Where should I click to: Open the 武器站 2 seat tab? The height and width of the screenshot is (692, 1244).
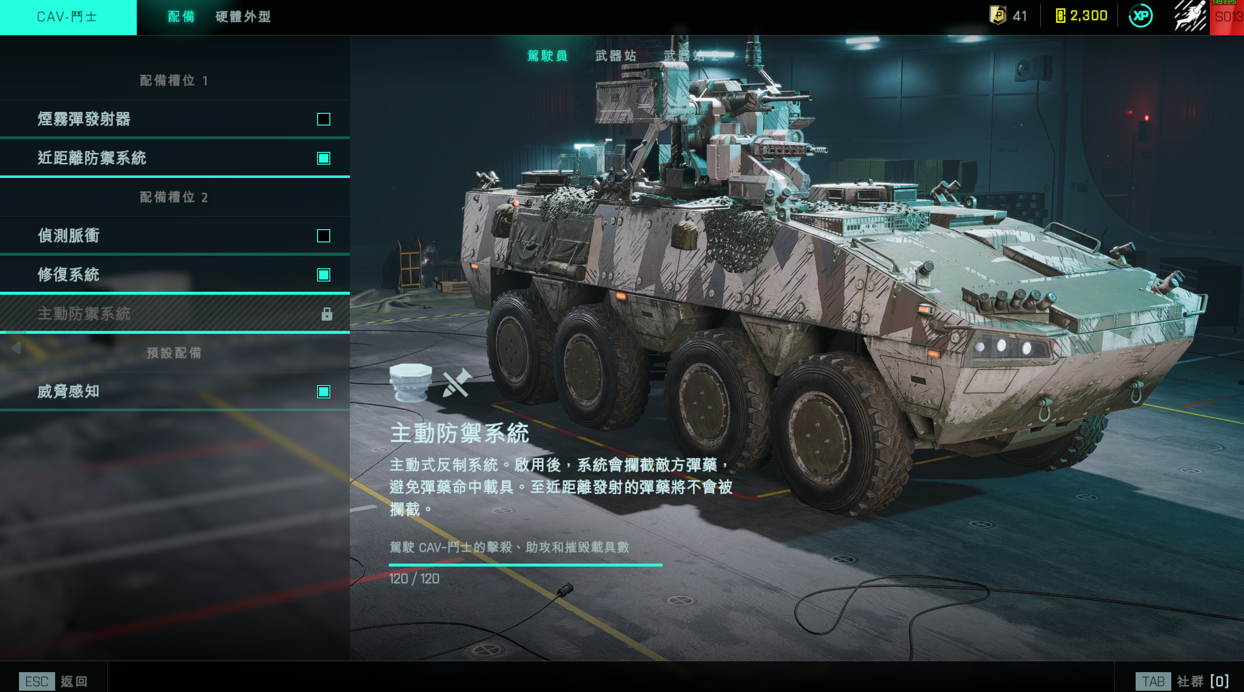[x=690, y=56]
